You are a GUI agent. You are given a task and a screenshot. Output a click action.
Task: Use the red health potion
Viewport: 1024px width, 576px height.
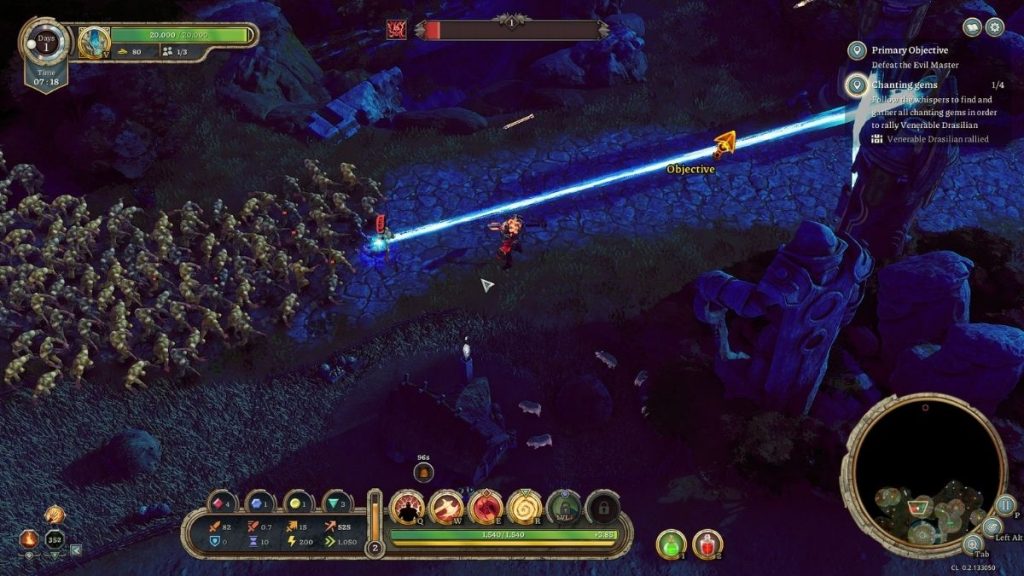707,544
